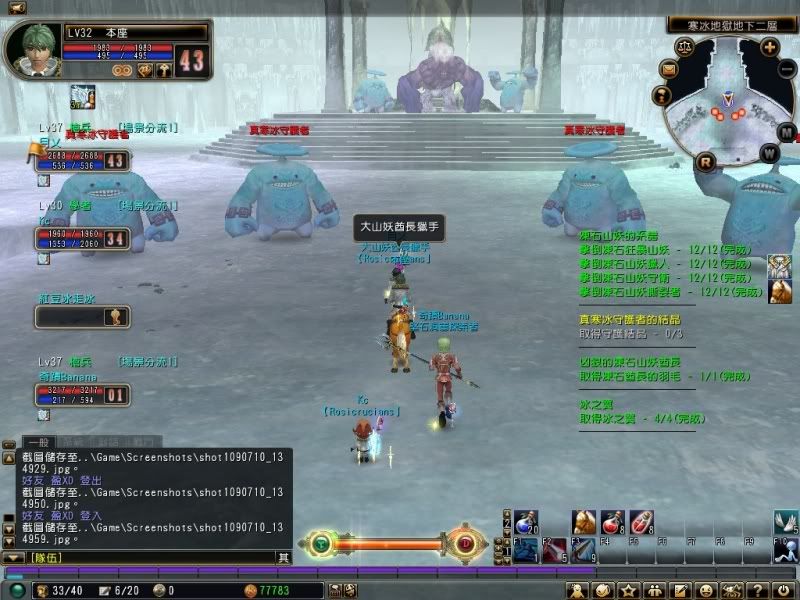
Task: Use the white wings item slot
Action: pyautogui.click(x=786, y=522)
